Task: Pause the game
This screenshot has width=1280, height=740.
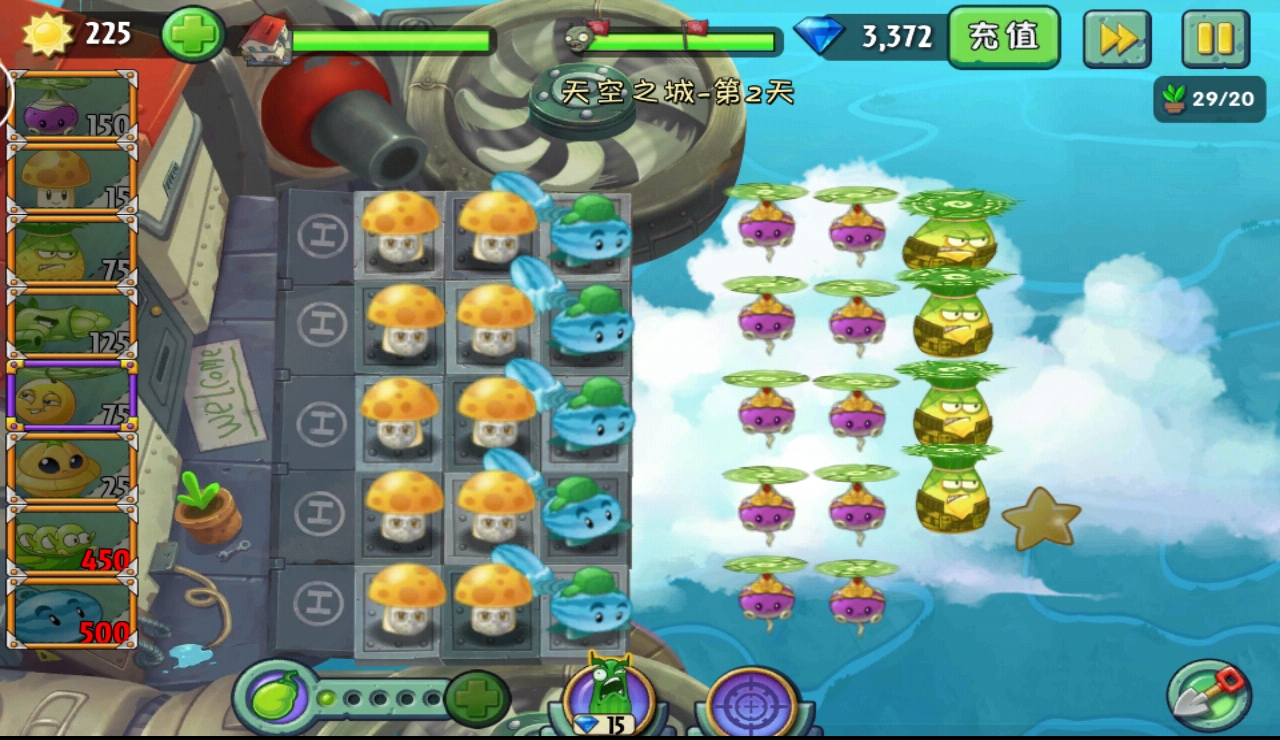Action: [x=1215, y=38]
